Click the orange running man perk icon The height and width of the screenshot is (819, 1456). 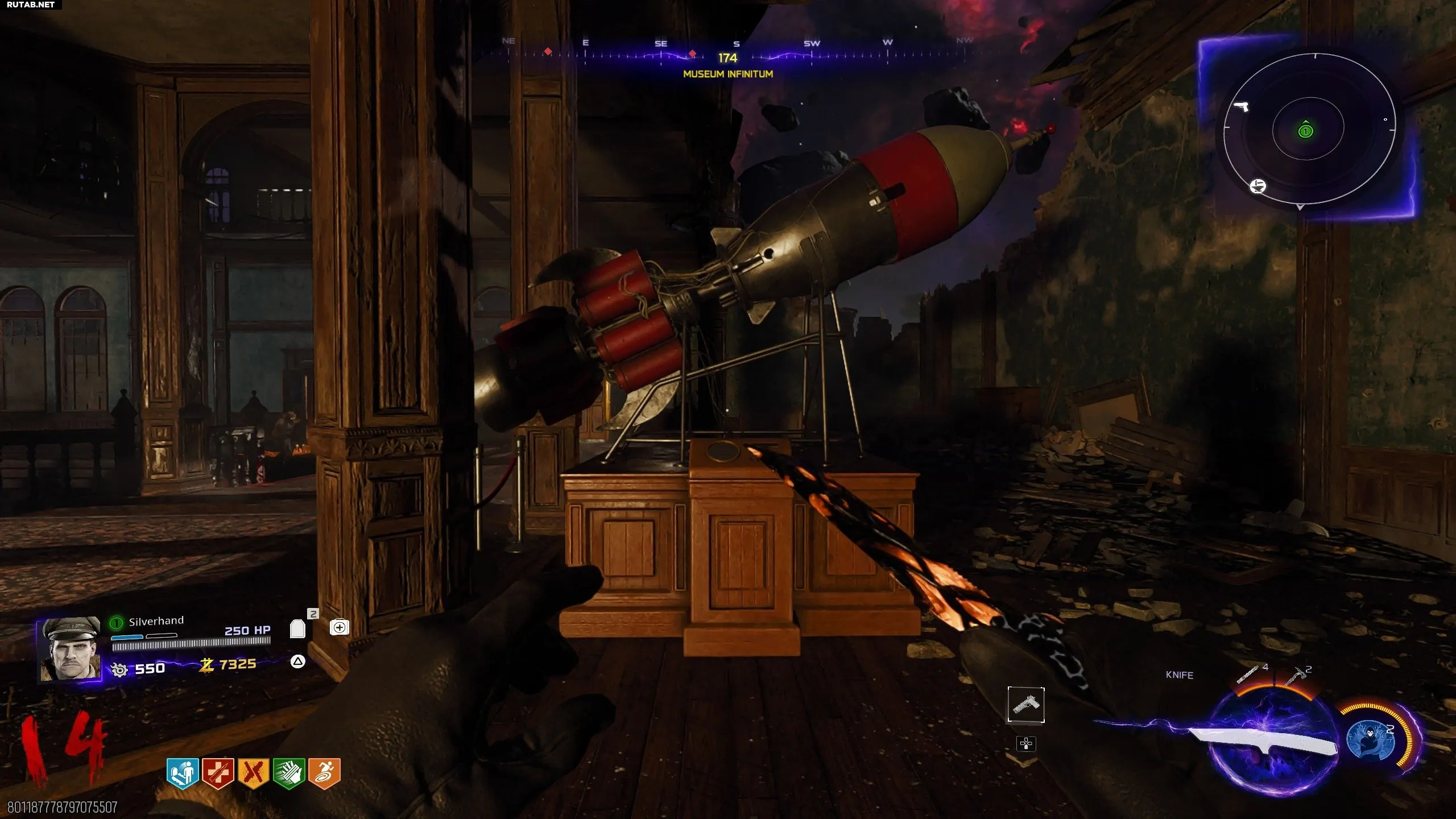(324, 773)
